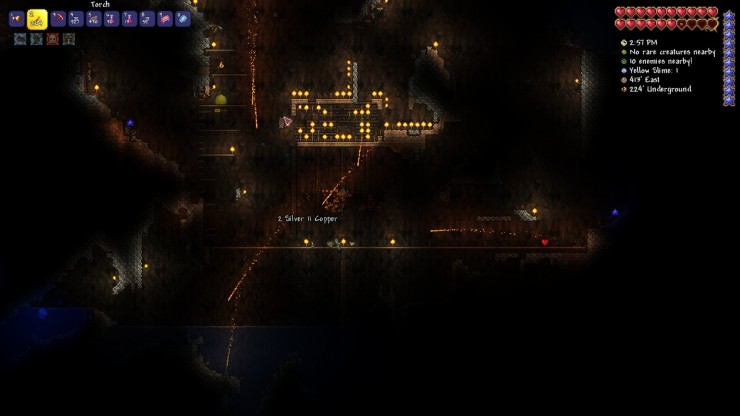Select the pink item in hotbar slot nine
Screen dimensions: 740x416
click(165, 19)
